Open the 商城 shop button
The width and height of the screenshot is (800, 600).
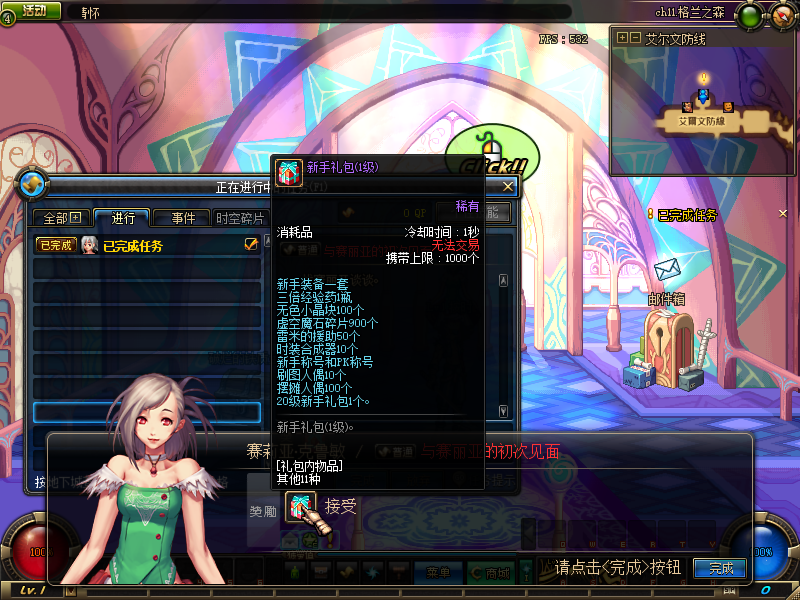(x=496, y=572)
